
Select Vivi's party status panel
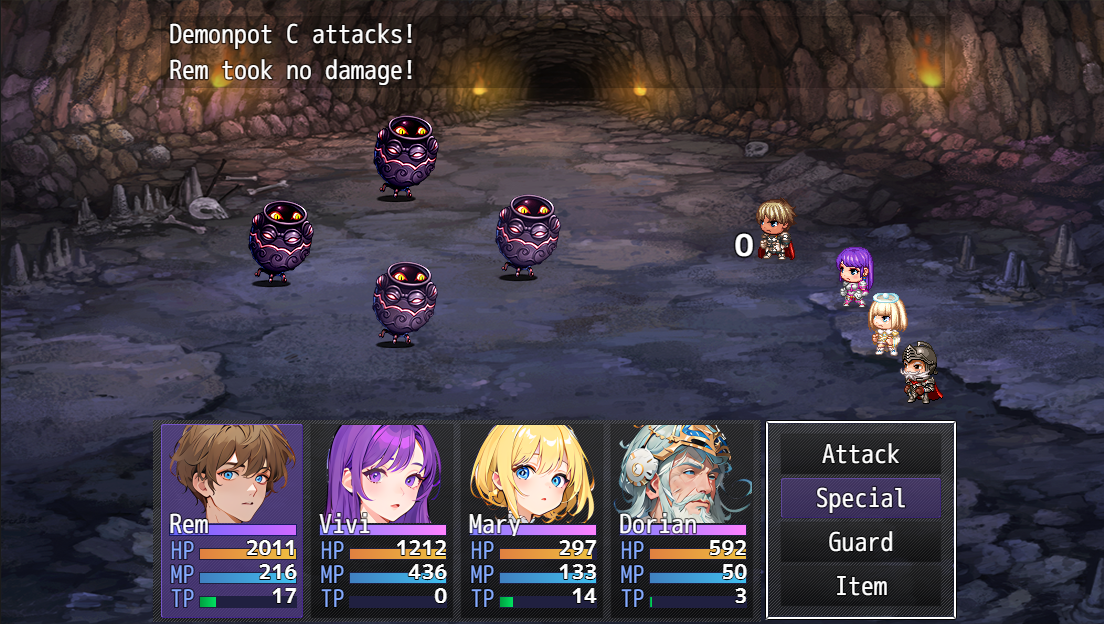click(x=382, y=520)
